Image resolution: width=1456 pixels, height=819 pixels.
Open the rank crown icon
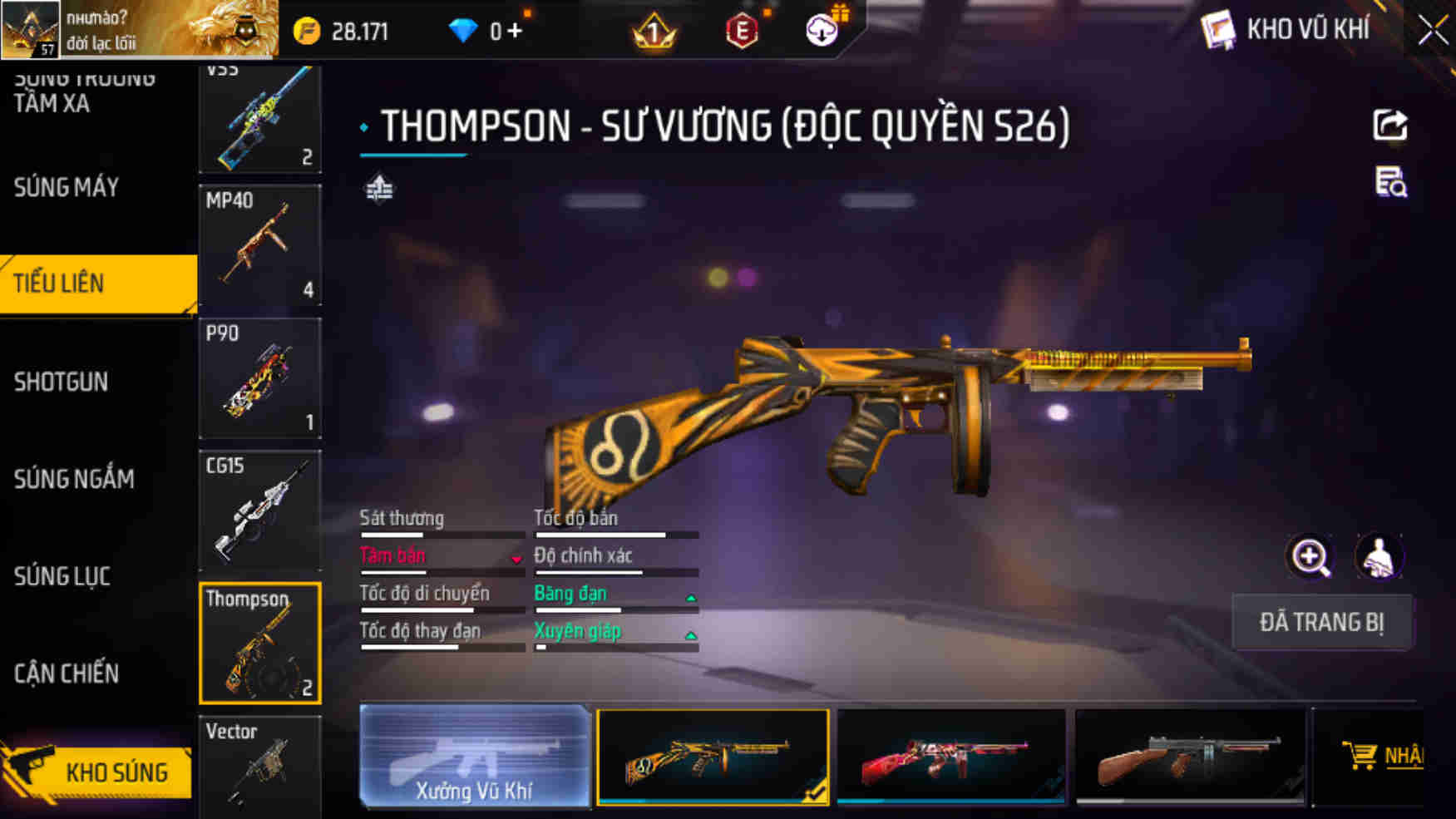[x=656, y=30]
